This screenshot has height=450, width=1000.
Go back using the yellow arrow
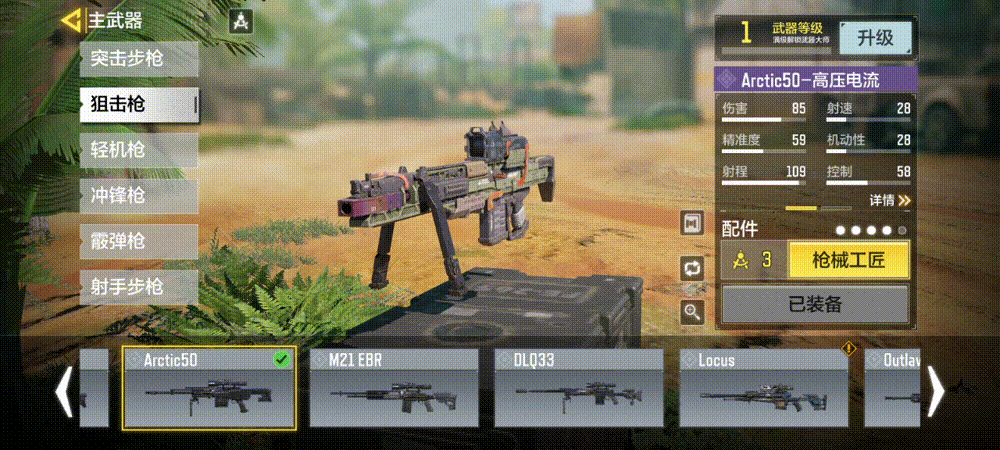(x=71, y=20)
